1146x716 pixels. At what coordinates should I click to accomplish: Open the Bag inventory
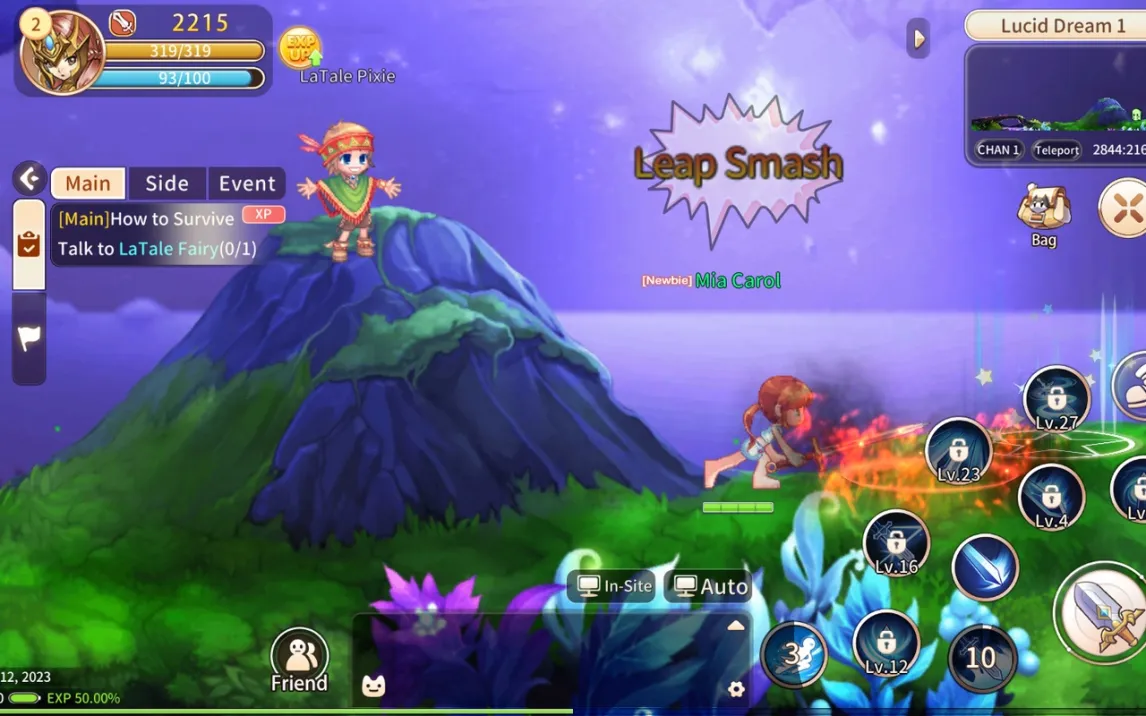tap(1043, 214)
